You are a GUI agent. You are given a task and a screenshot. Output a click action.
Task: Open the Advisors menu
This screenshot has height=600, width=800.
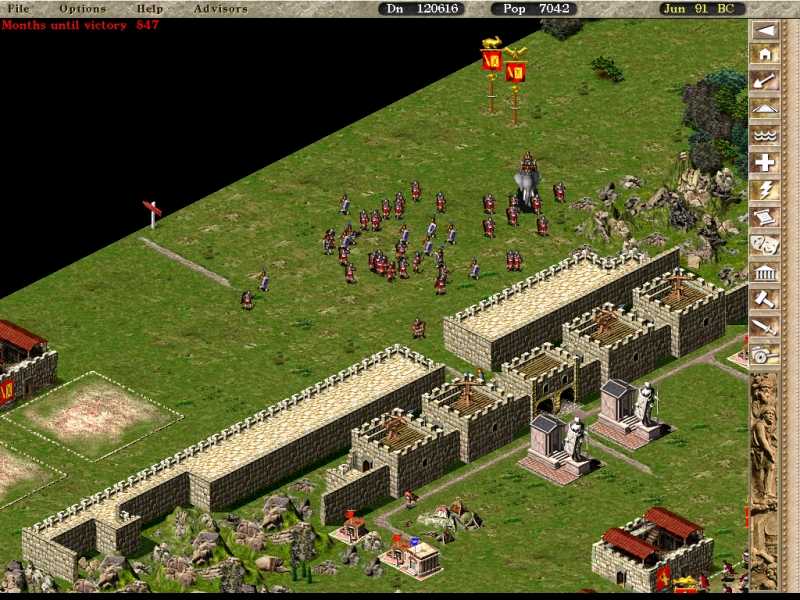[221, 9]
